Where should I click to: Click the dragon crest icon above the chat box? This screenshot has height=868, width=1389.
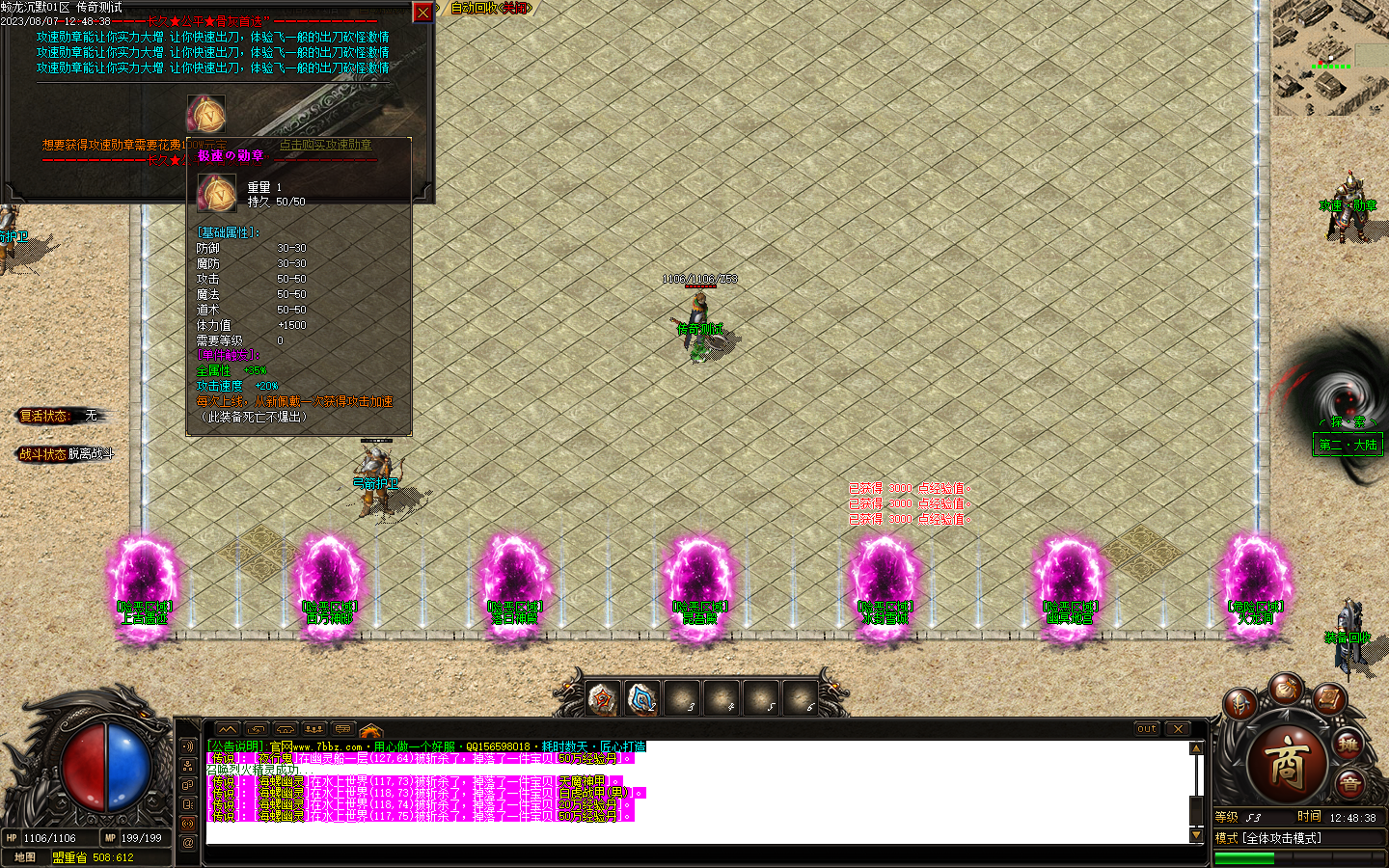coord(369,730)
